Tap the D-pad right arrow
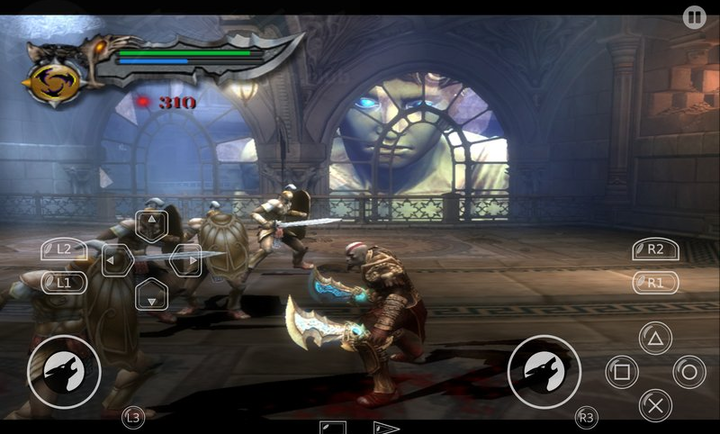The width and height of the screenshot is (720, 434). pyautogui.click(x=186, y=260)
